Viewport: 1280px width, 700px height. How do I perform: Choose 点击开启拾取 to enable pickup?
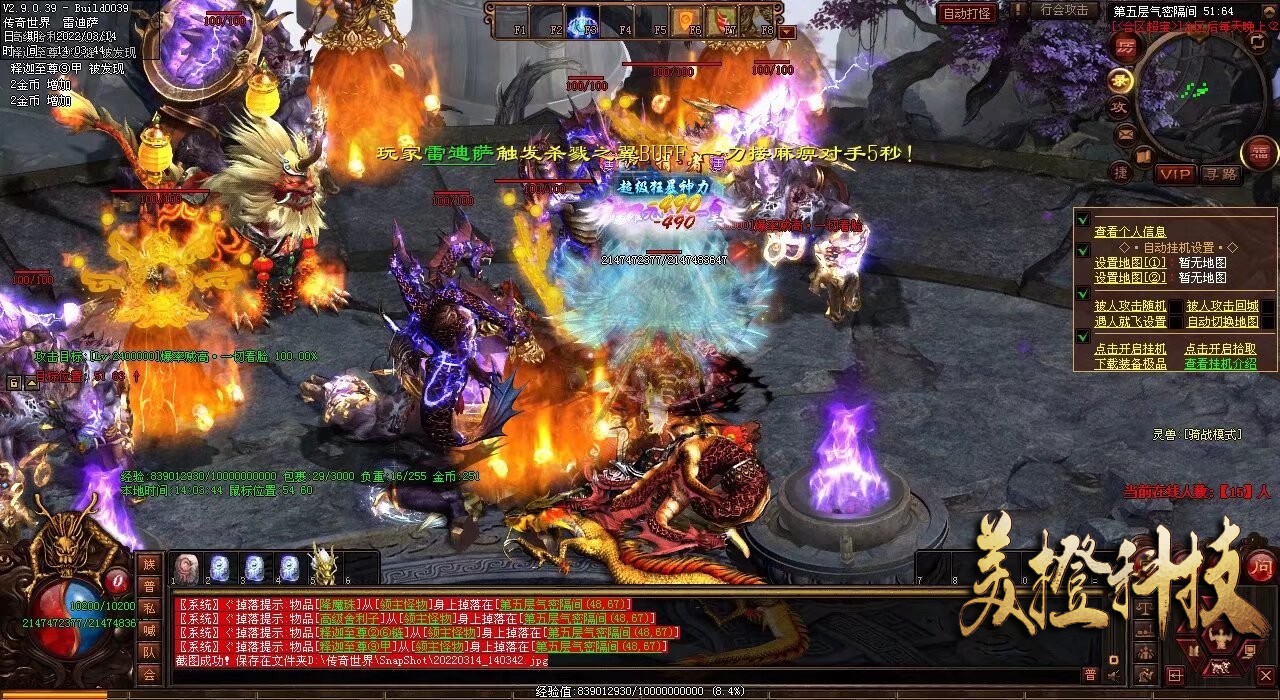[1220, 349]
